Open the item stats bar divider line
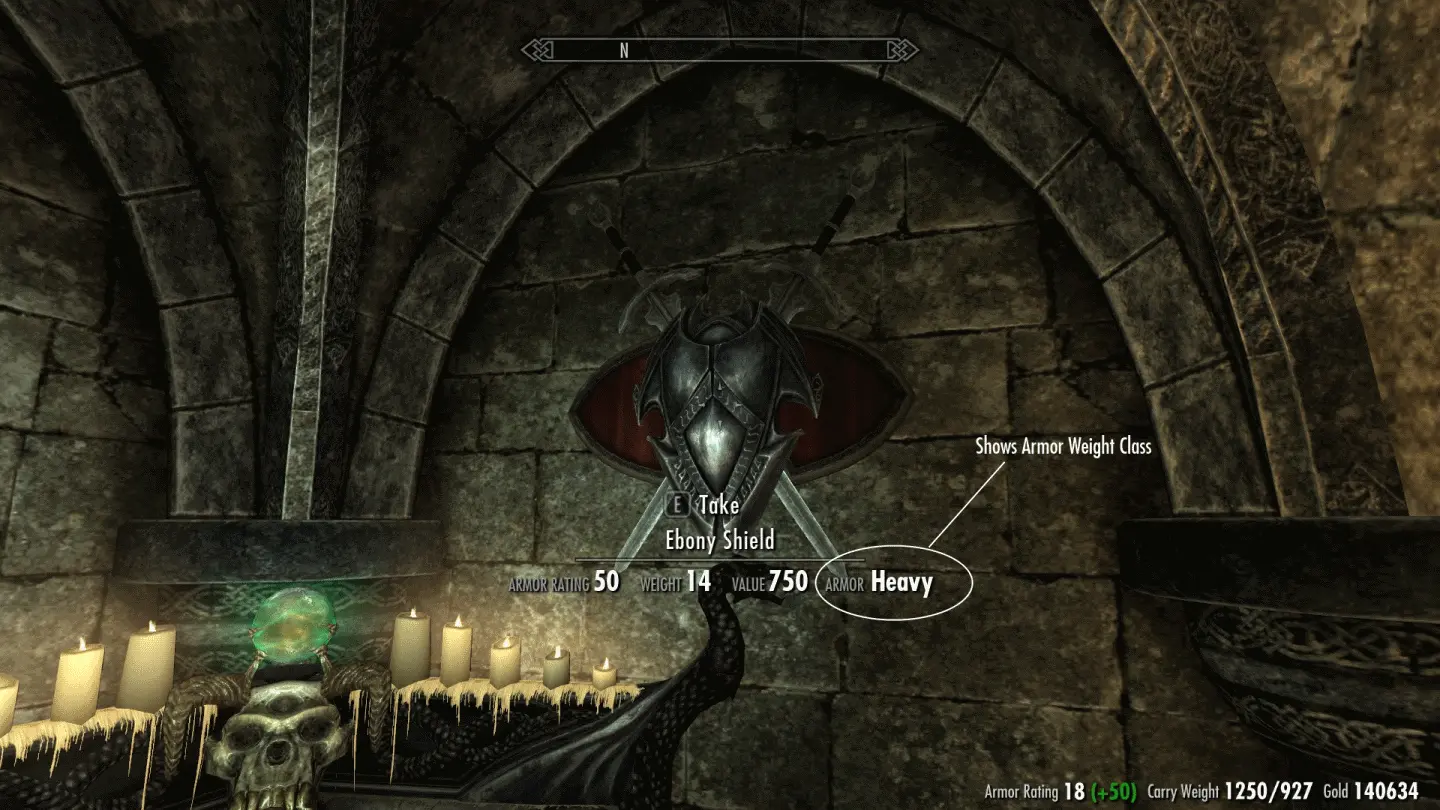 (x=719, y=558)
